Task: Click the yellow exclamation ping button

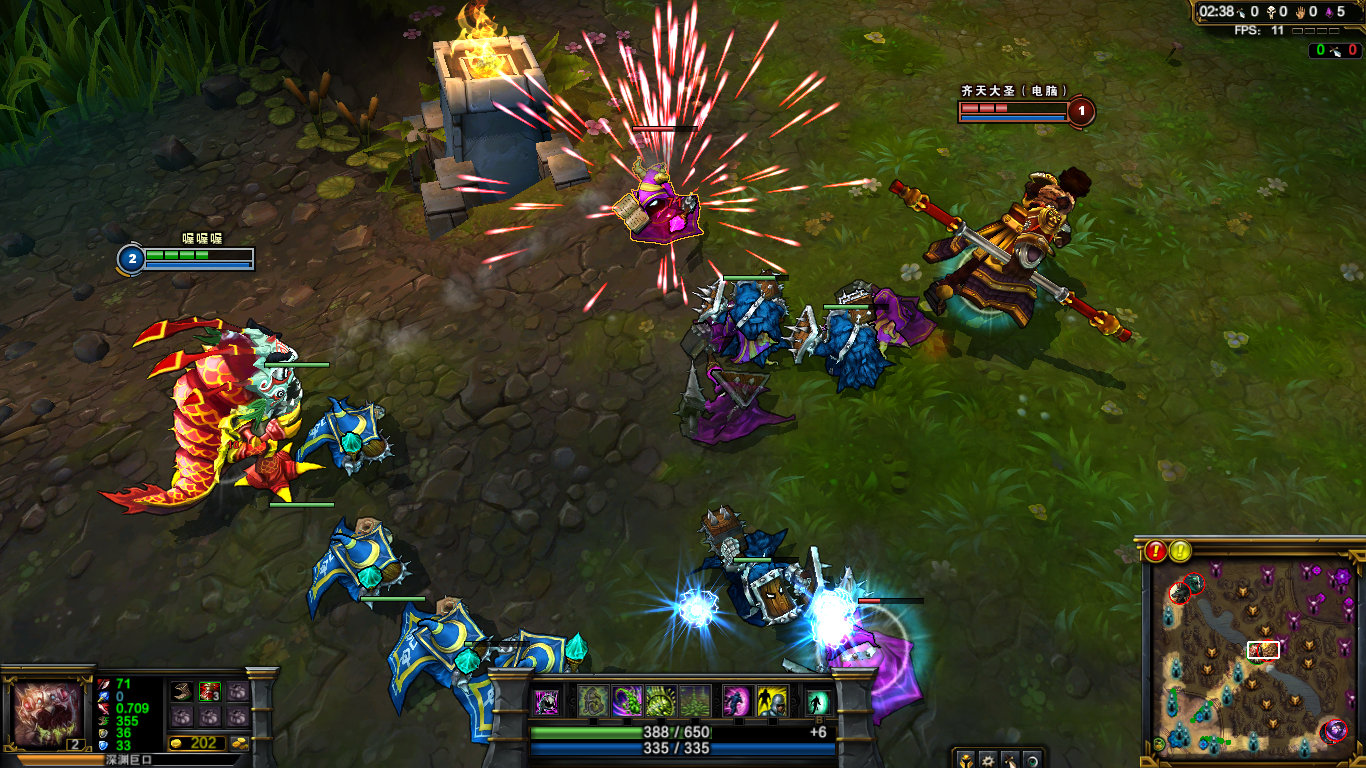Action: 1181,550
